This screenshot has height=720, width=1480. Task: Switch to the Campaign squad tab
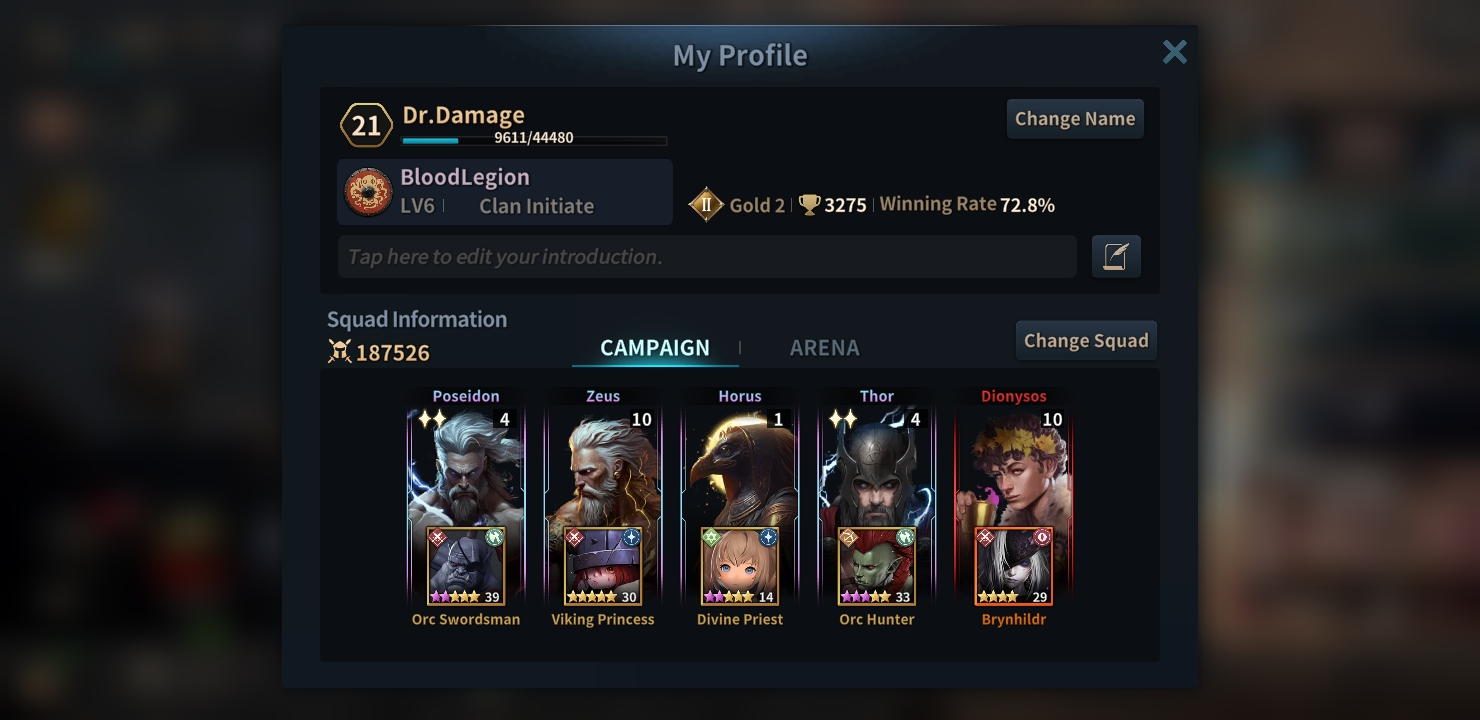pos(655,348)
